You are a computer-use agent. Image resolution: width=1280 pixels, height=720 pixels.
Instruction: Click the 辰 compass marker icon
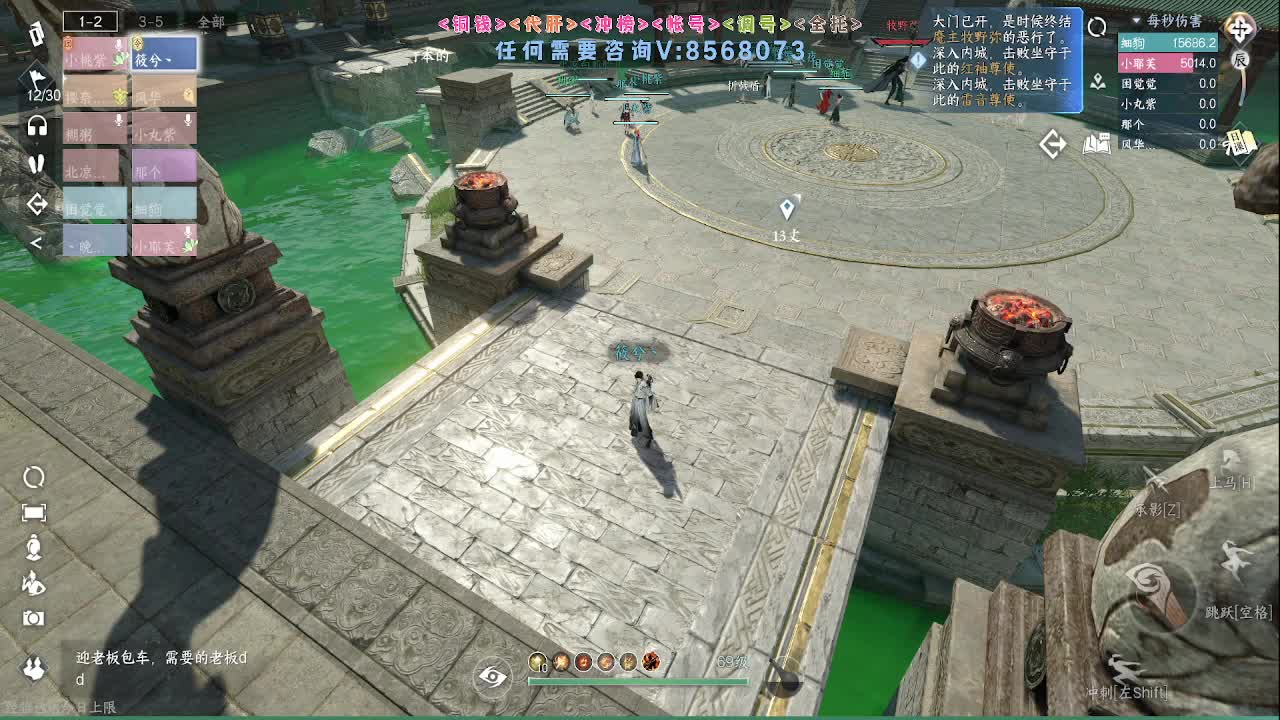coord(1241,60)
